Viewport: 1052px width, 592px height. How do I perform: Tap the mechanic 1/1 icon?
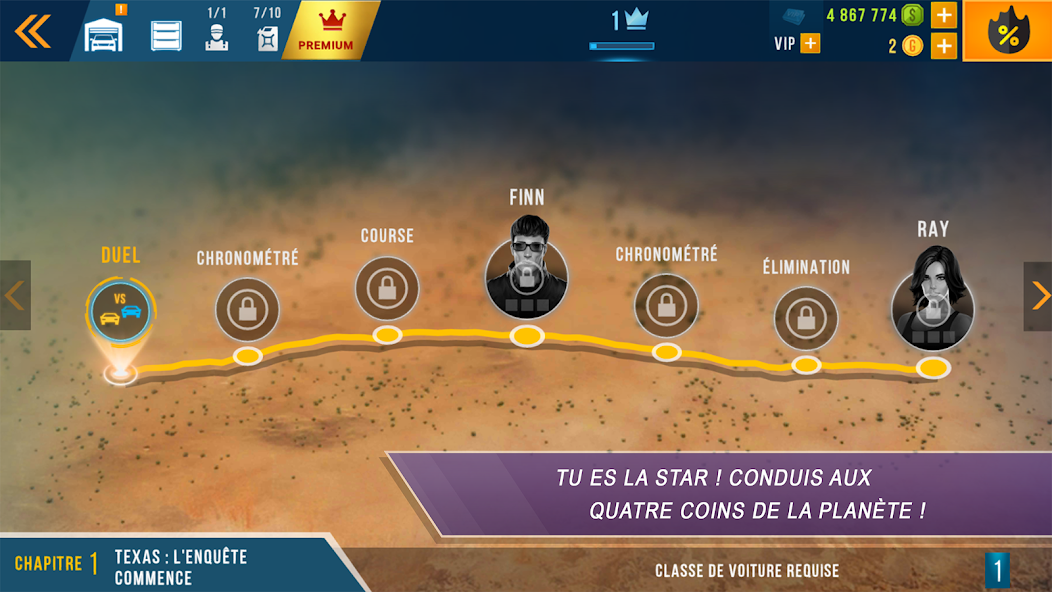coord(217,32)
